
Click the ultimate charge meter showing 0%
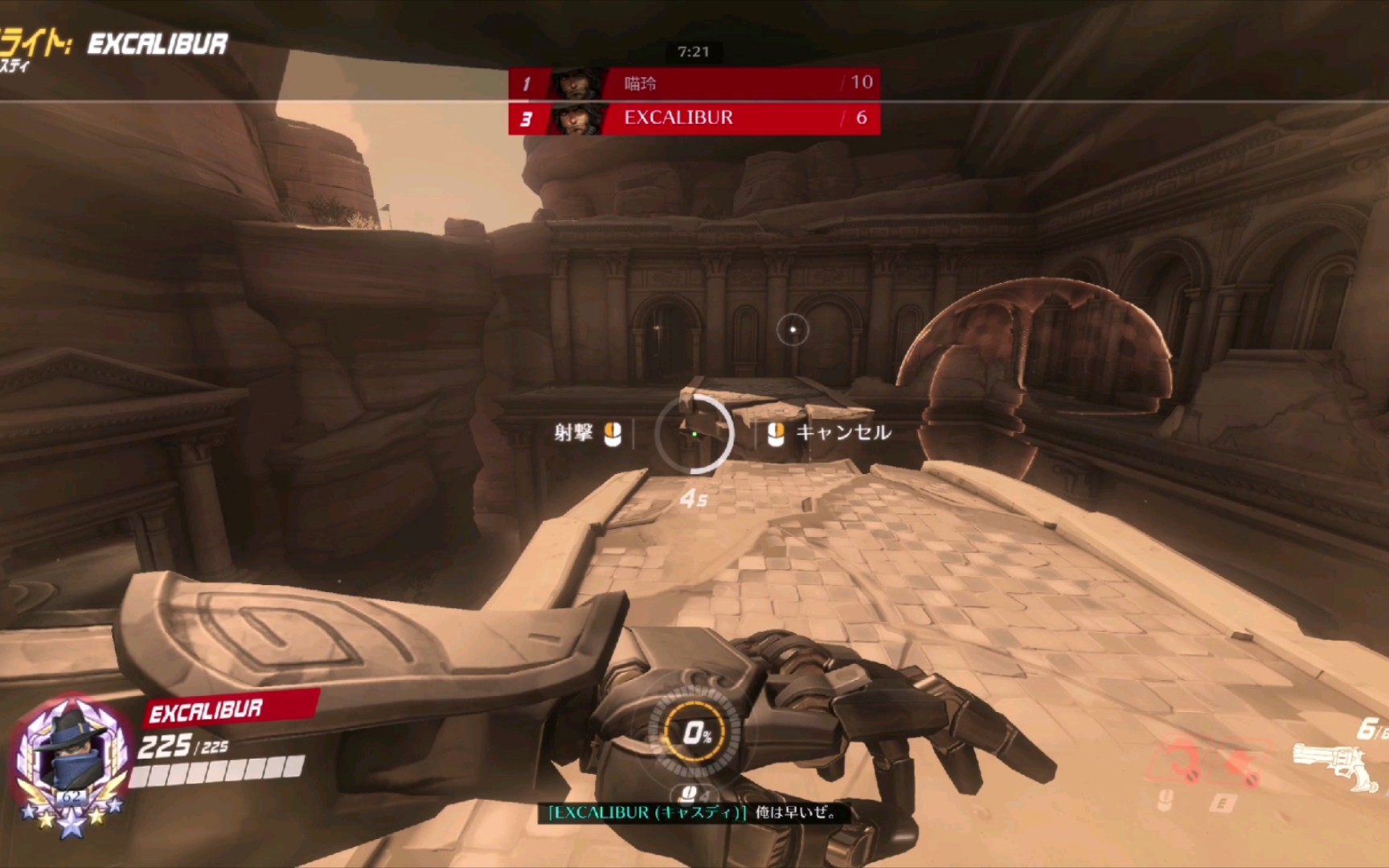(x=695, y=732)
